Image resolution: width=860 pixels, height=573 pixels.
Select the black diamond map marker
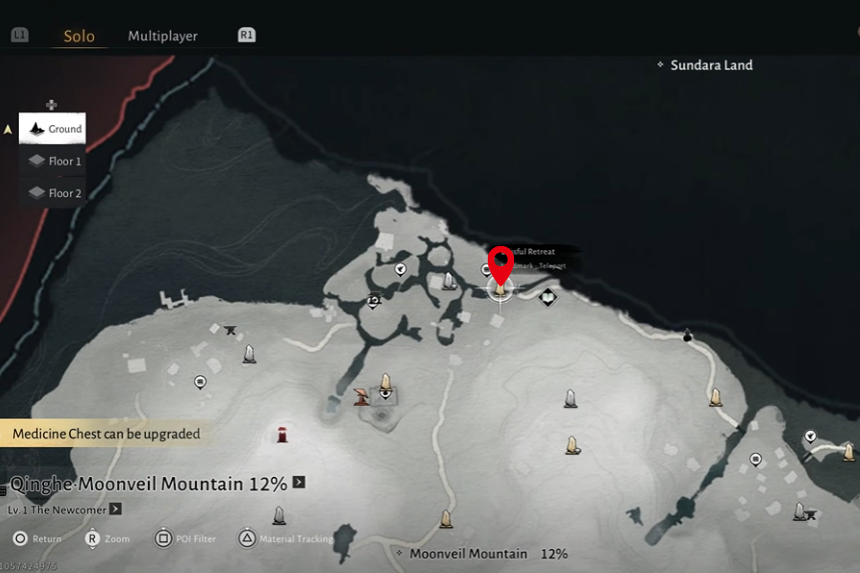[x=548, y=296]
